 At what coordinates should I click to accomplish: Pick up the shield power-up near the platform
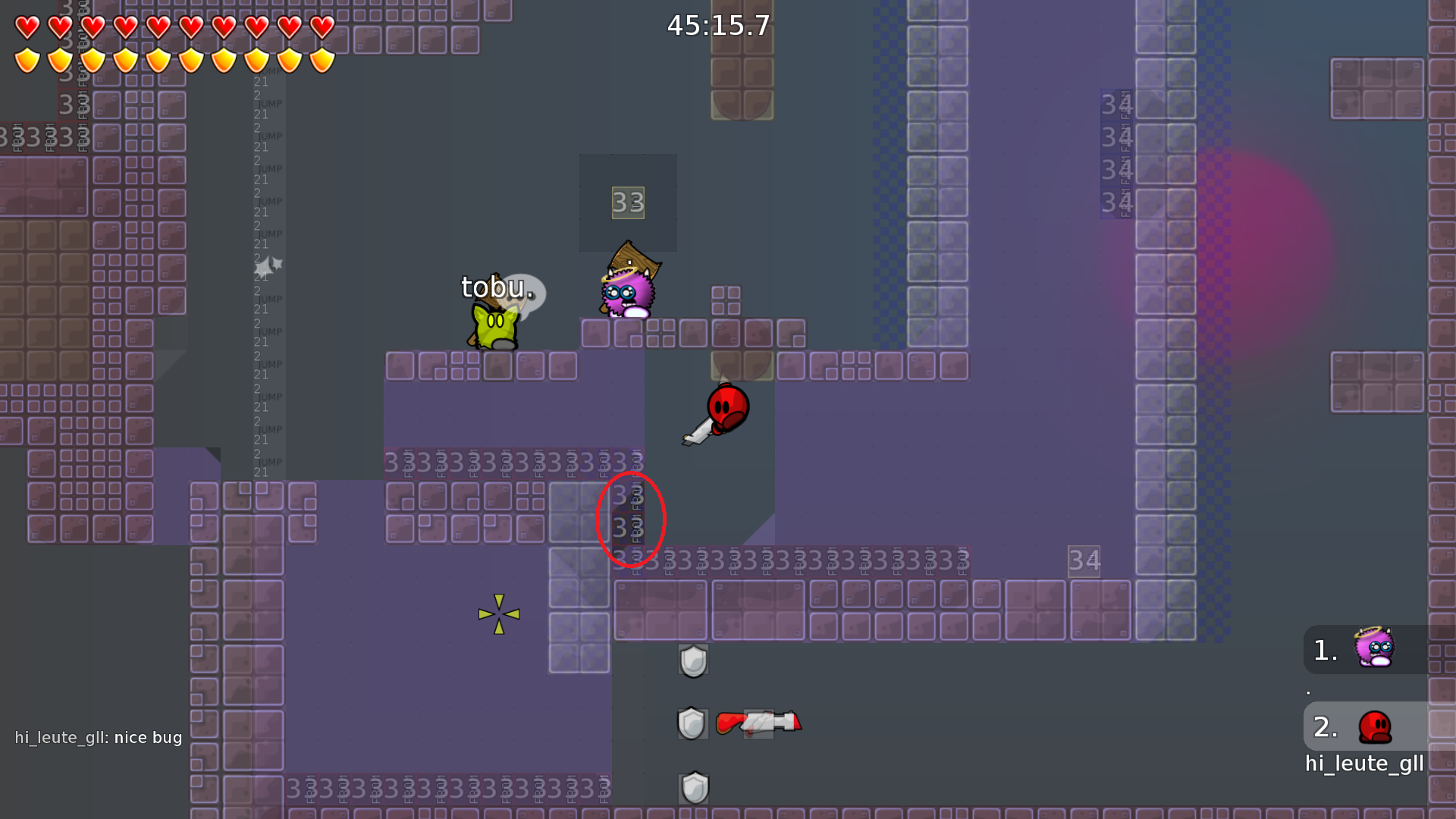pos(692,660)
